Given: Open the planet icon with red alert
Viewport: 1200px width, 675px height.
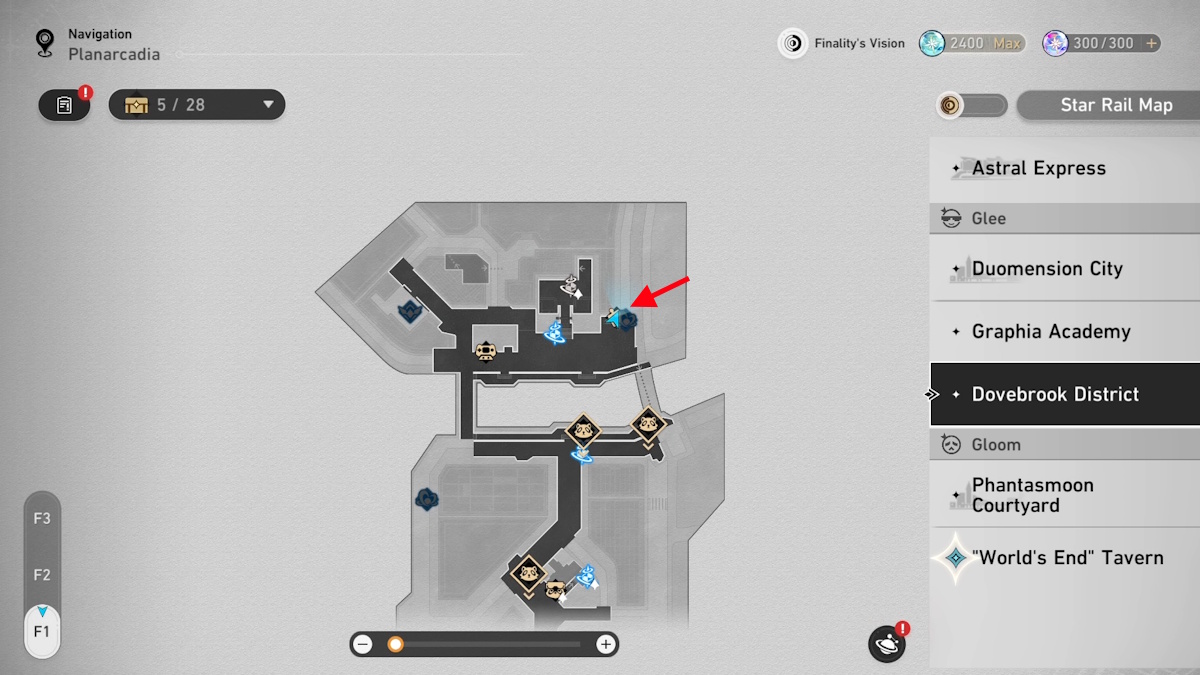Looking at the screenshot, I should point(887,644).
